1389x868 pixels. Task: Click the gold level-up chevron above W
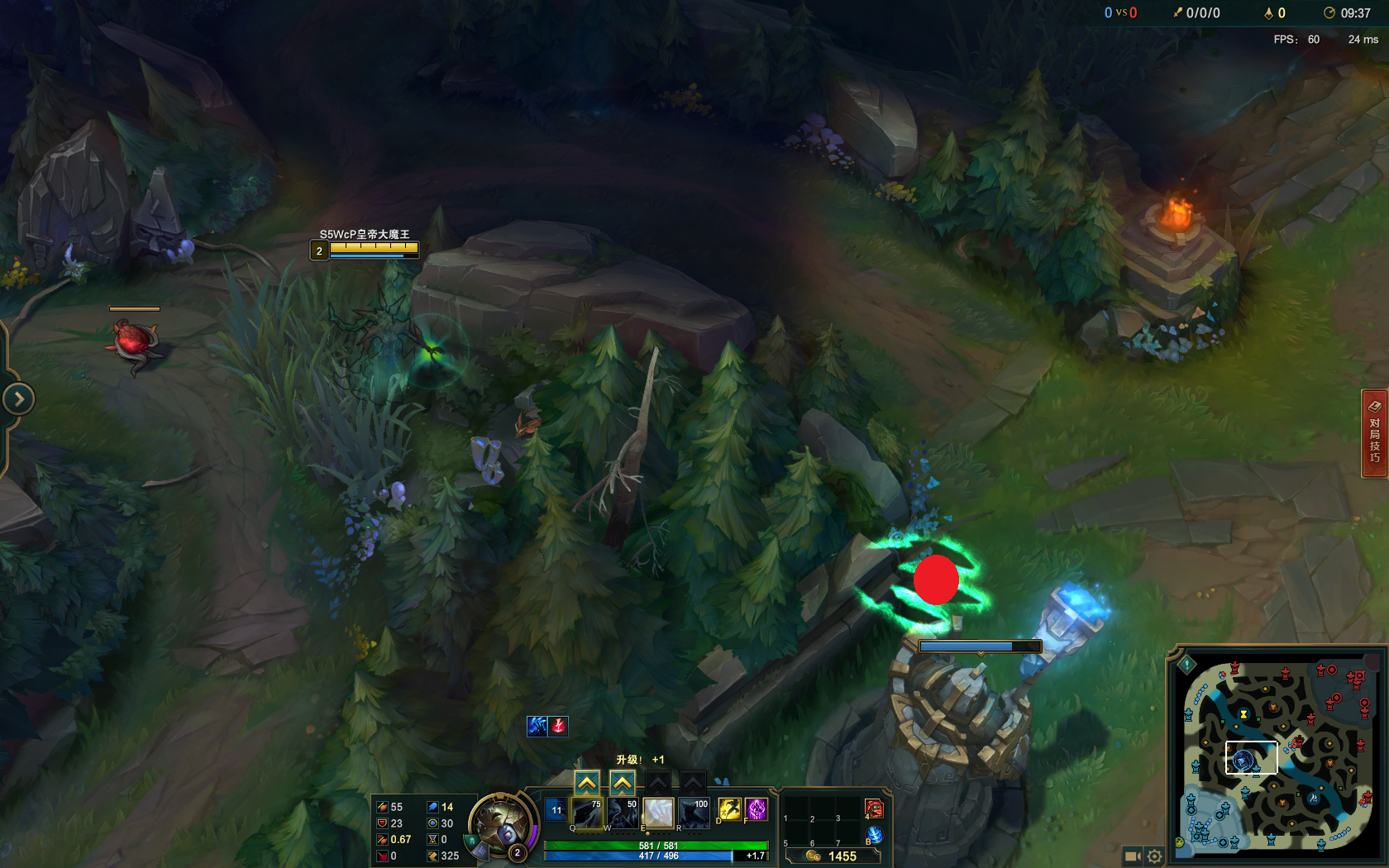[x=622, y=781]
